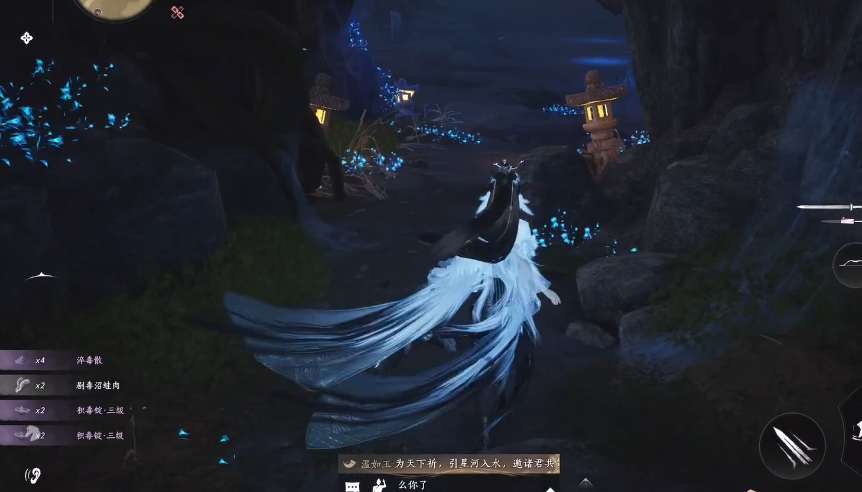This screenshot has height=492, width=862.
Task: Click the emote figure icon near chat
Action: (x=379, y=485)
